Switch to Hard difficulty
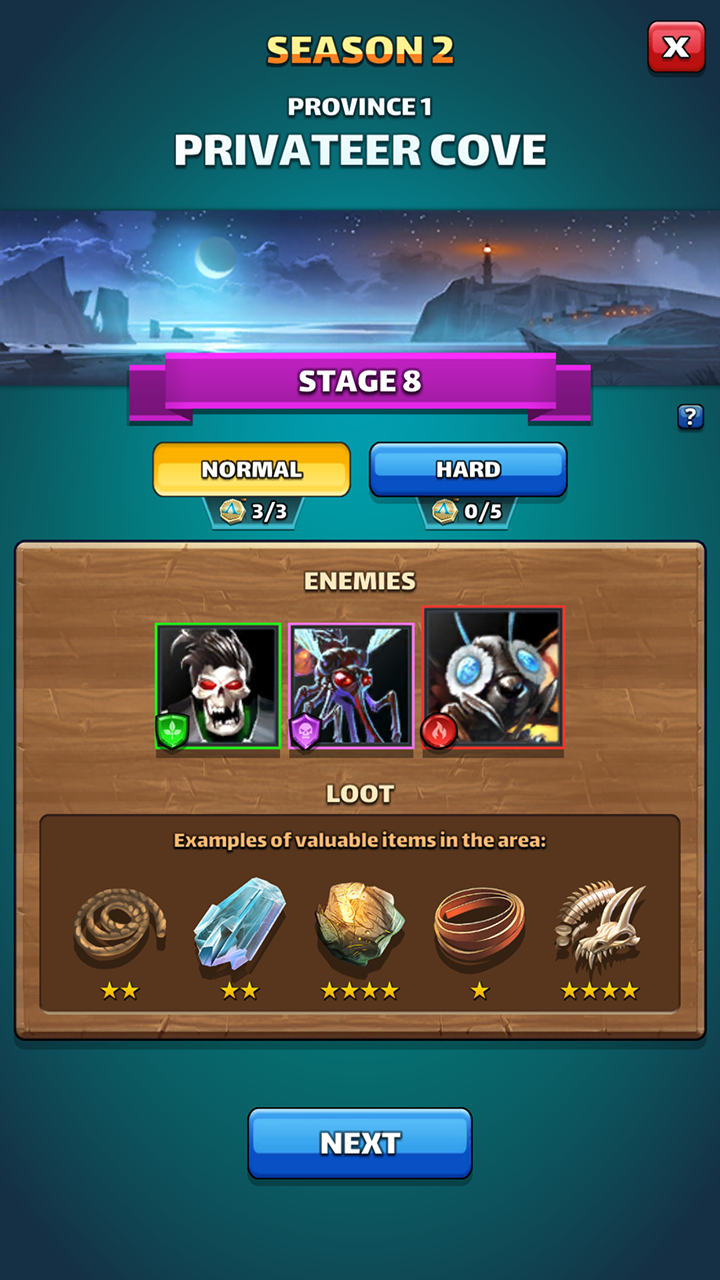Viewport: 720px width, 1280px height. (x=468, y=469)
